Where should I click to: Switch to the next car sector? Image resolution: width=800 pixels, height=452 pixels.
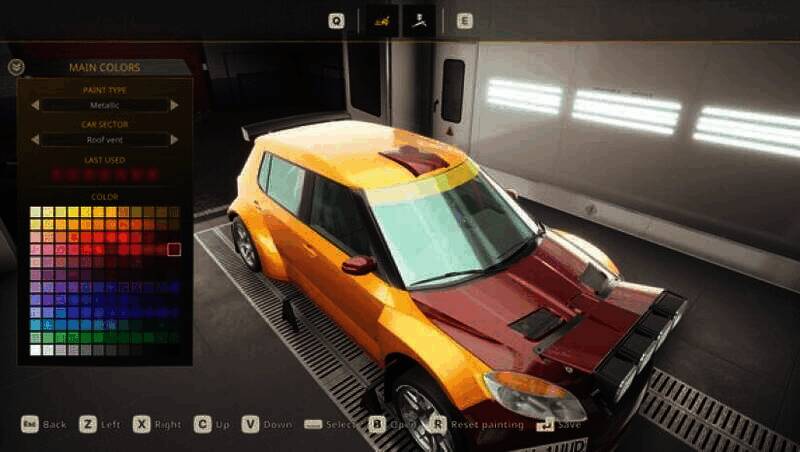[176, 140]
